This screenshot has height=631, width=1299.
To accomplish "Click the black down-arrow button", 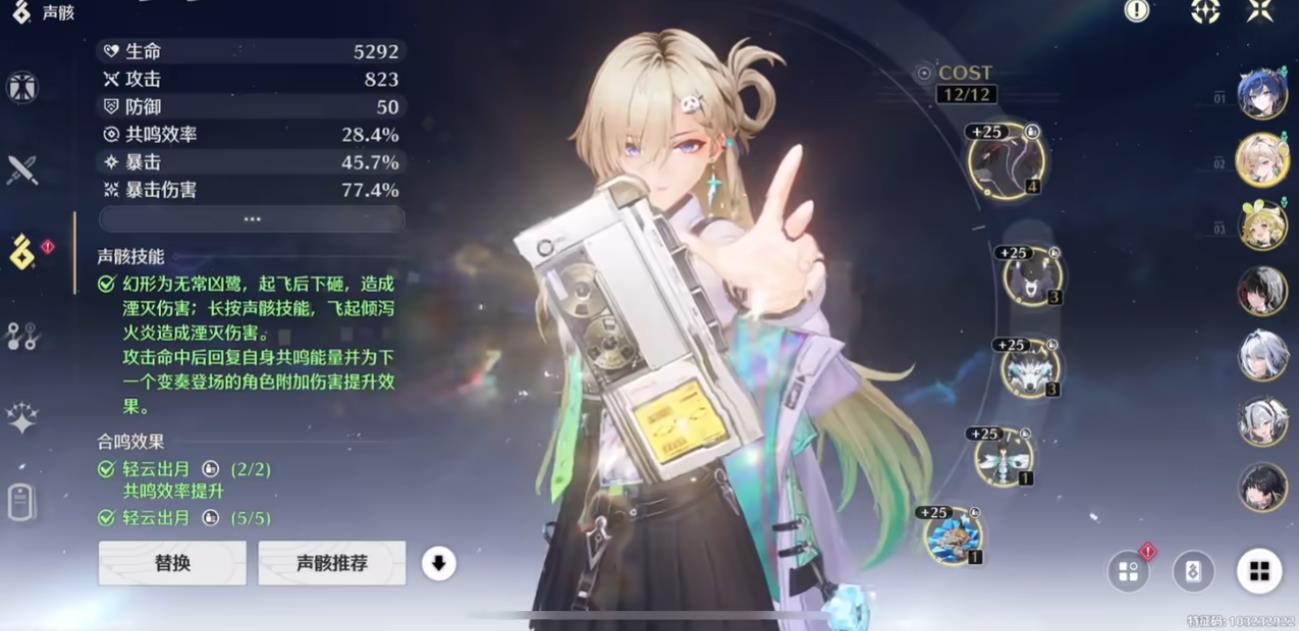I will click(x=438, y=563).
